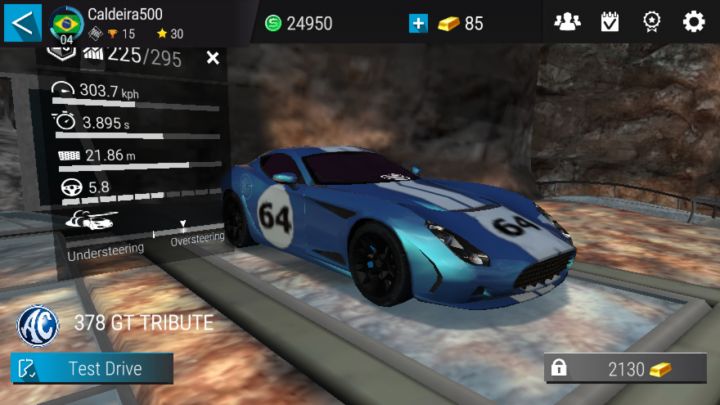720x405 pixels.
Task: Open the checklist calendar tasks icon
Action: [x=609, y=22]
